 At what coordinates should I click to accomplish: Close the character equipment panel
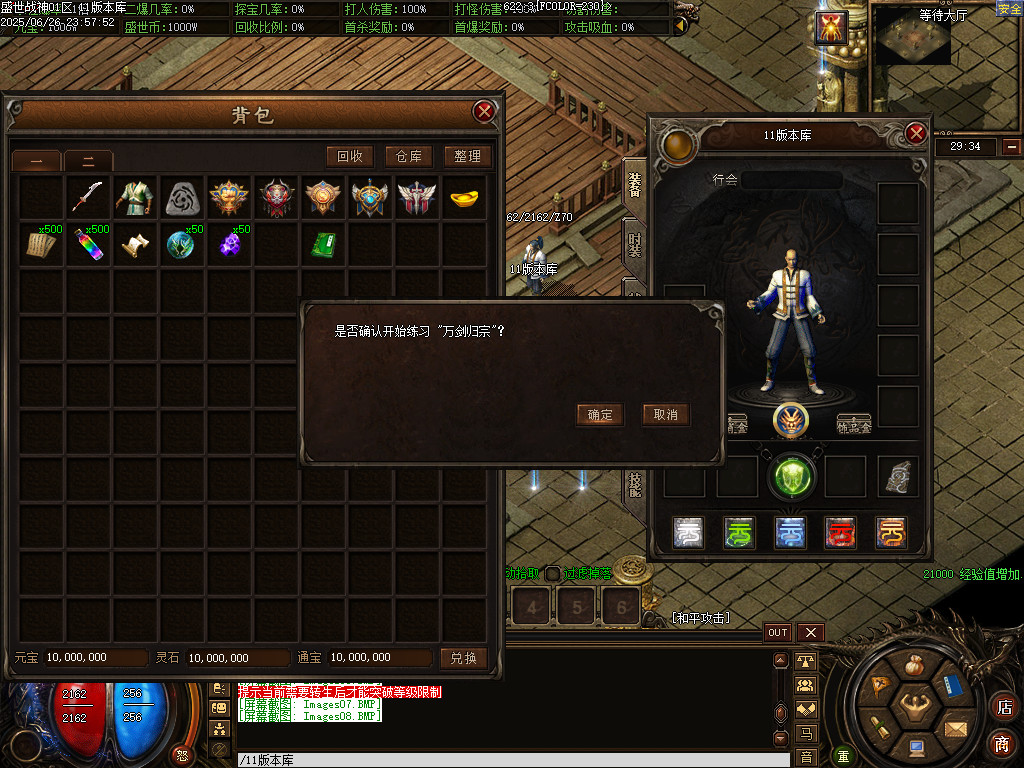pos(916,134)
